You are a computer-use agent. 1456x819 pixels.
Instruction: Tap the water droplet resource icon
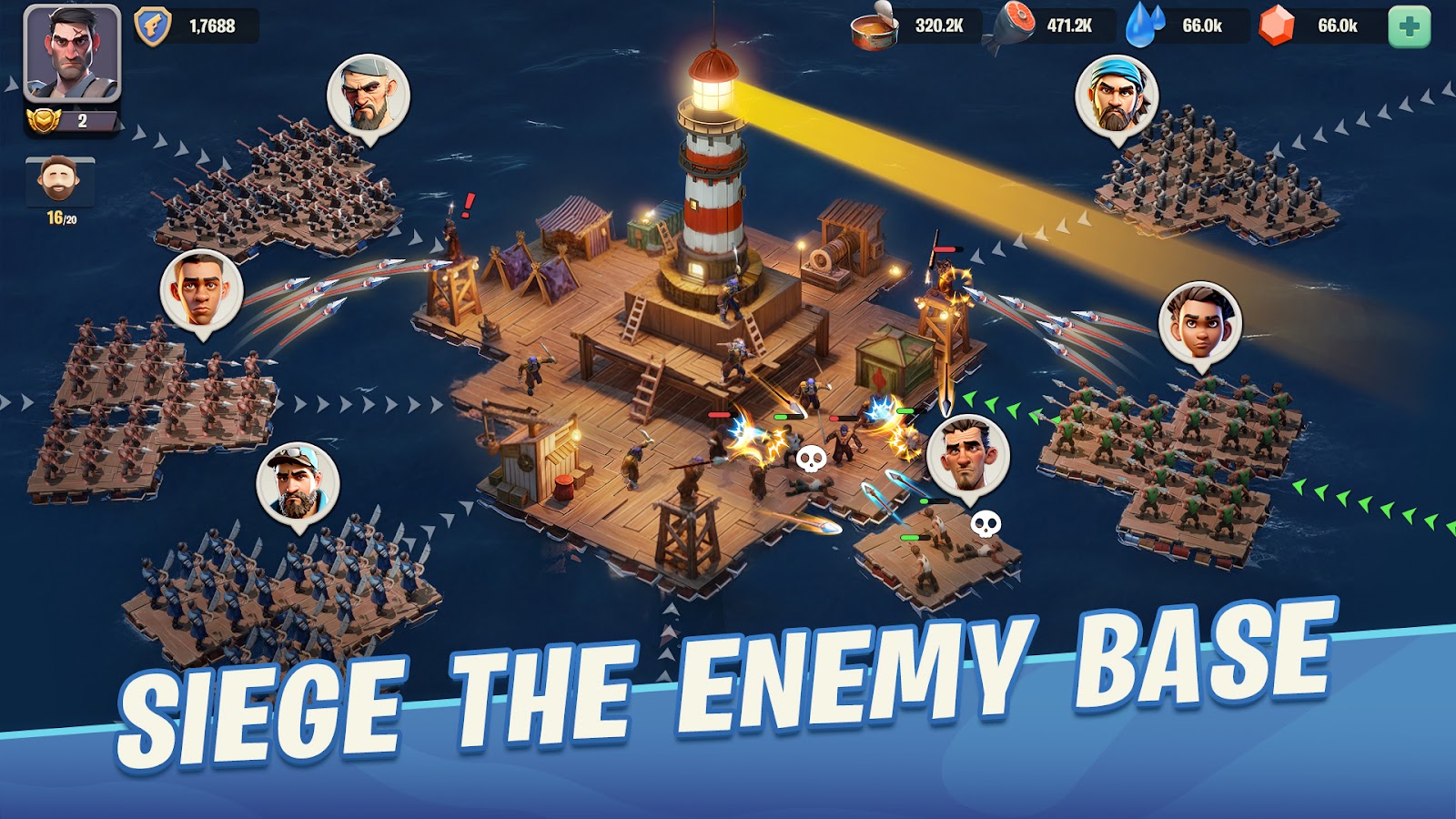pos(1146,25)
